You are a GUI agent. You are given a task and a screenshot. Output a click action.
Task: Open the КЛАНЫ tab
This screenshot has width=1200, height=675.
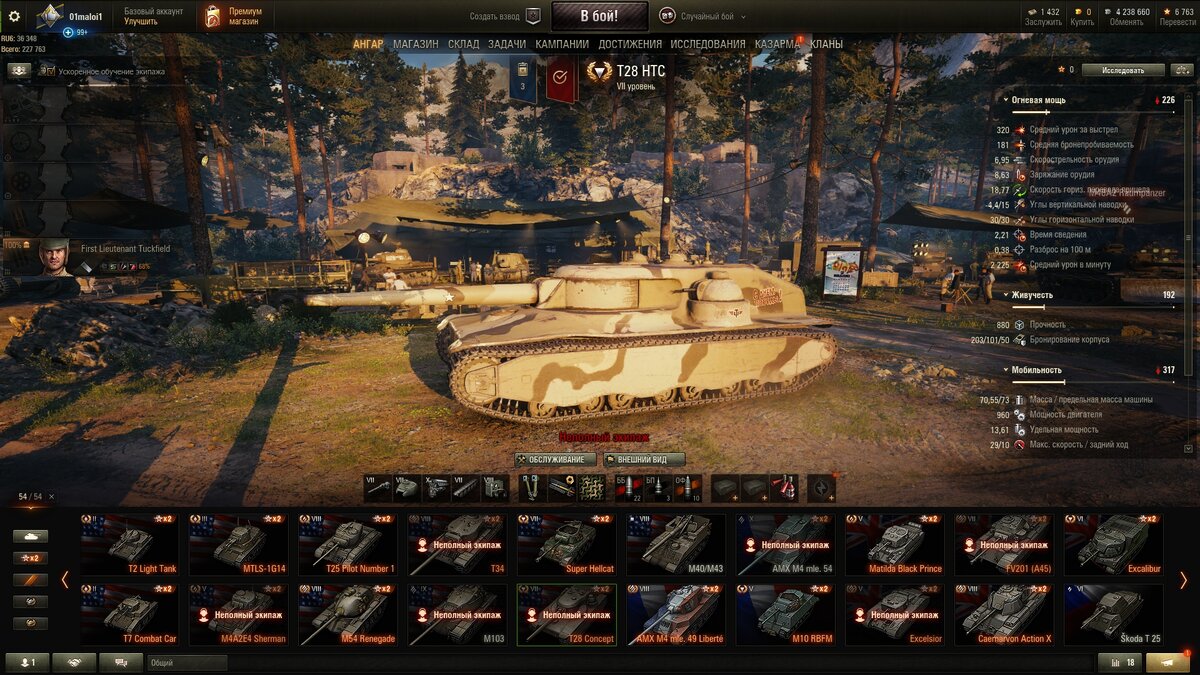click(x=826, y=44)
